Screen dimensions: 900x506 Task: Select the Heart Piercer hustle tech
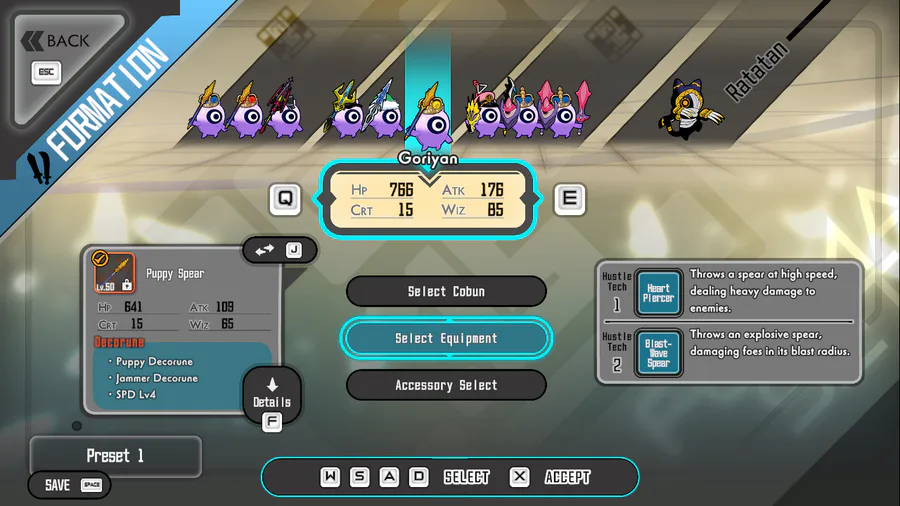[x=658, y=293]
